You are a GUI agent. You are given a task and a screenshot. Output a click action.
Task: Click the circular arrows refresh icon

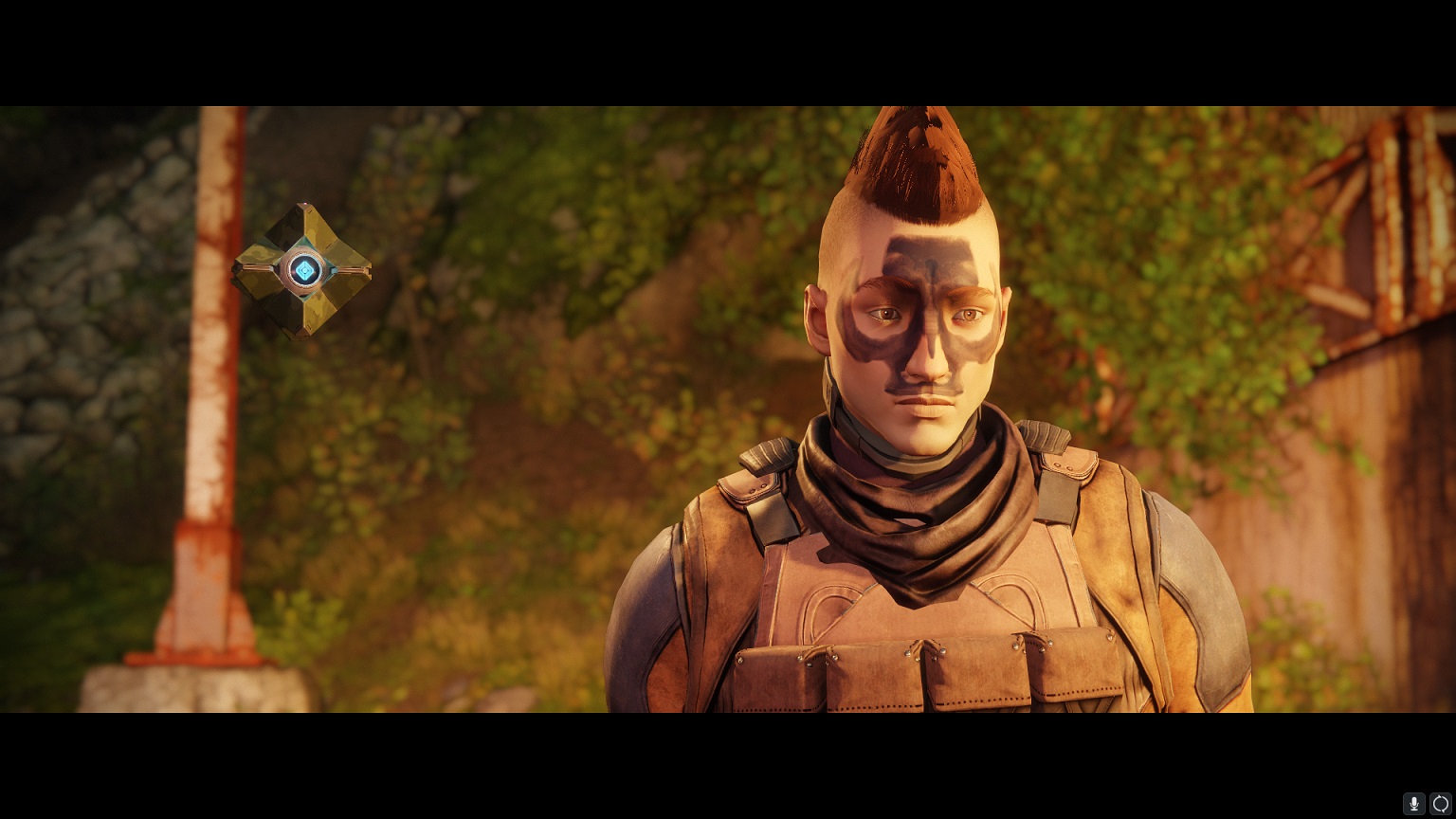[x=1441, y=804]
